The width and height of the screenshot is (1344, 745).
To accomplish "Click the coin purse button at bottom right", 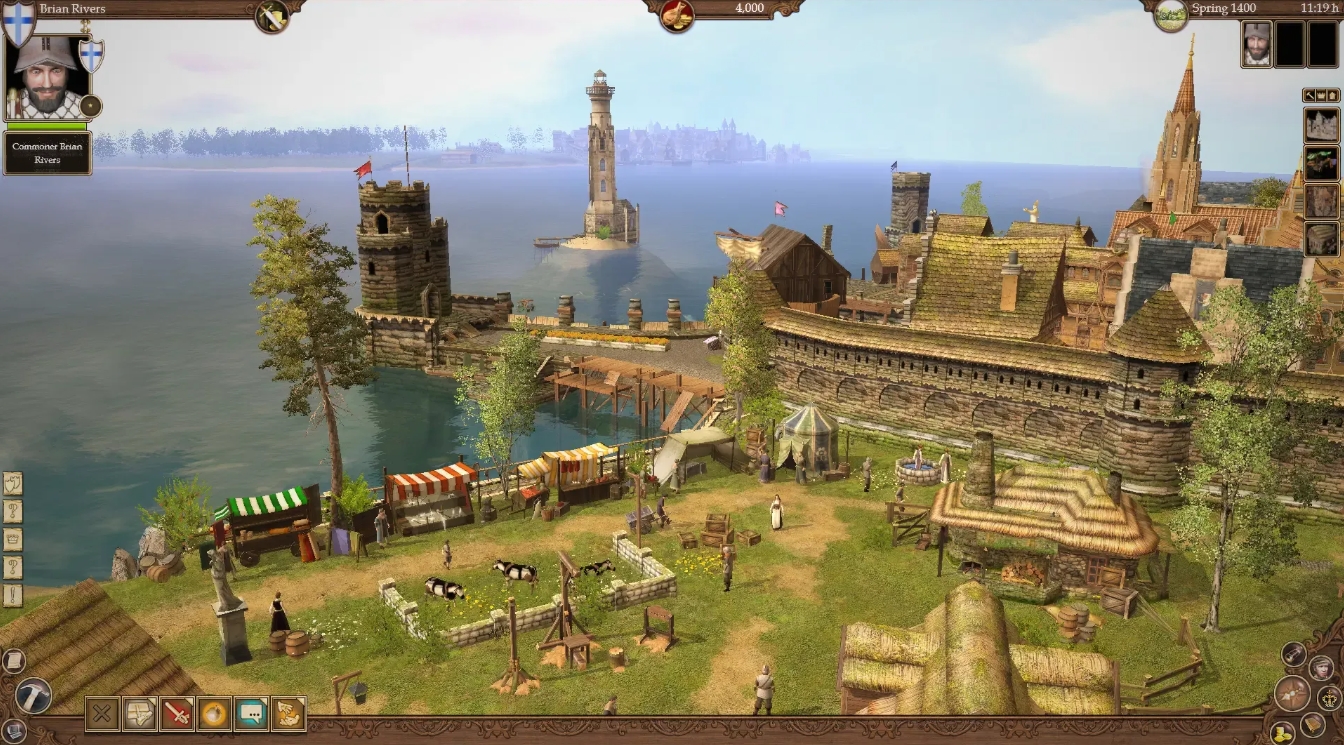I will click(x=1283, y=732).
